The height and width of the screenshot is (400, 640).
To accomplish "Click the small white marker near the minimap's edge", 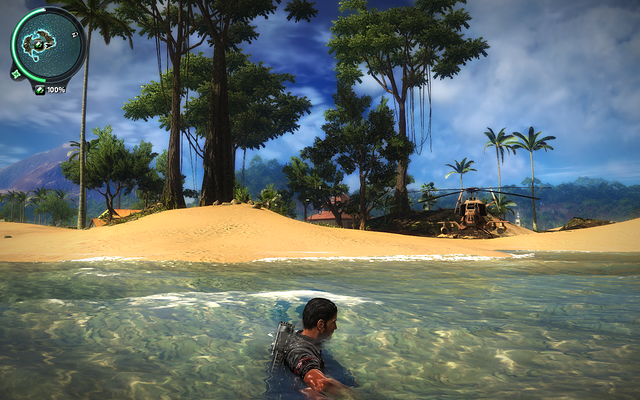I will pos(76,32).
